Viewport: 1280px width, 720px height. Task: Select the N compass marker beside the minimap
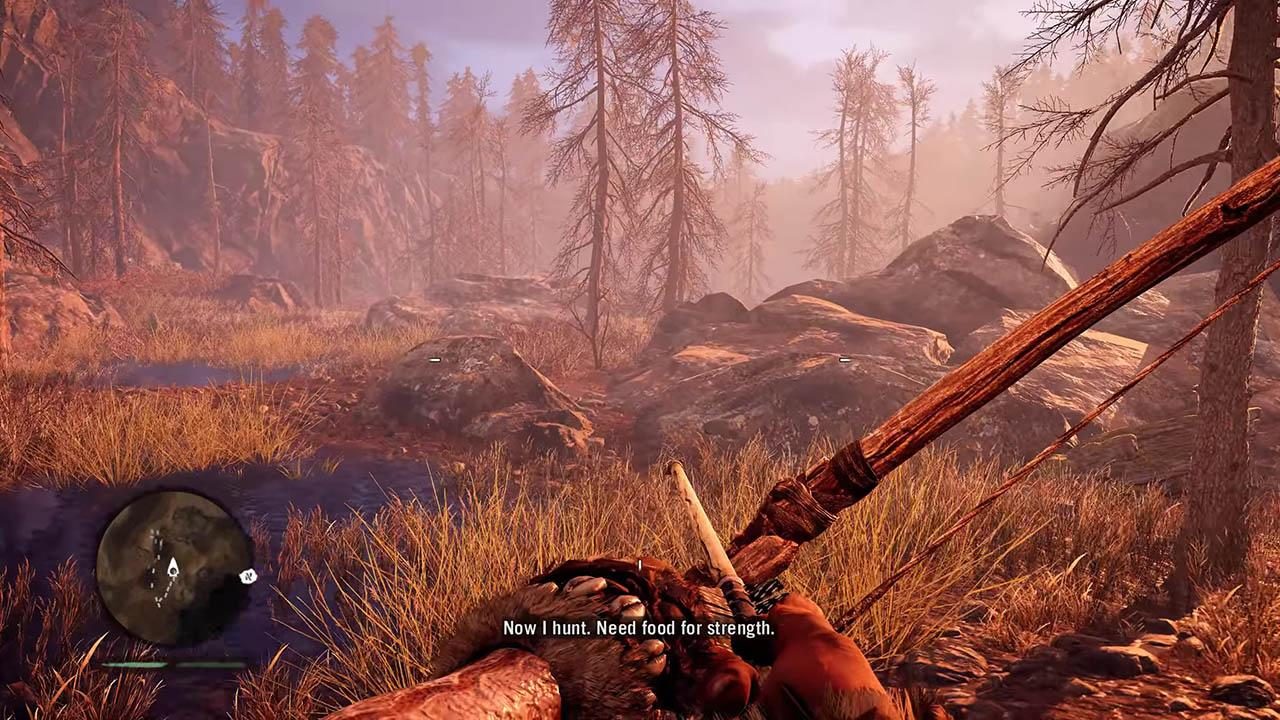point(248,575)
